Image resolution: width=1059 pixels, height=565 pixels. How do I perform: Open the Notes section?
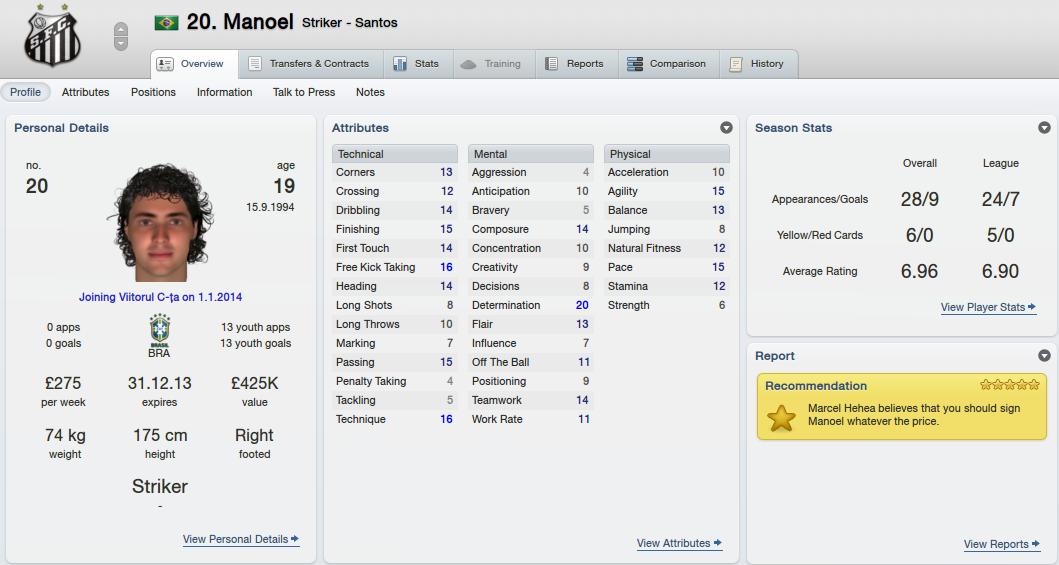[370, 92]
